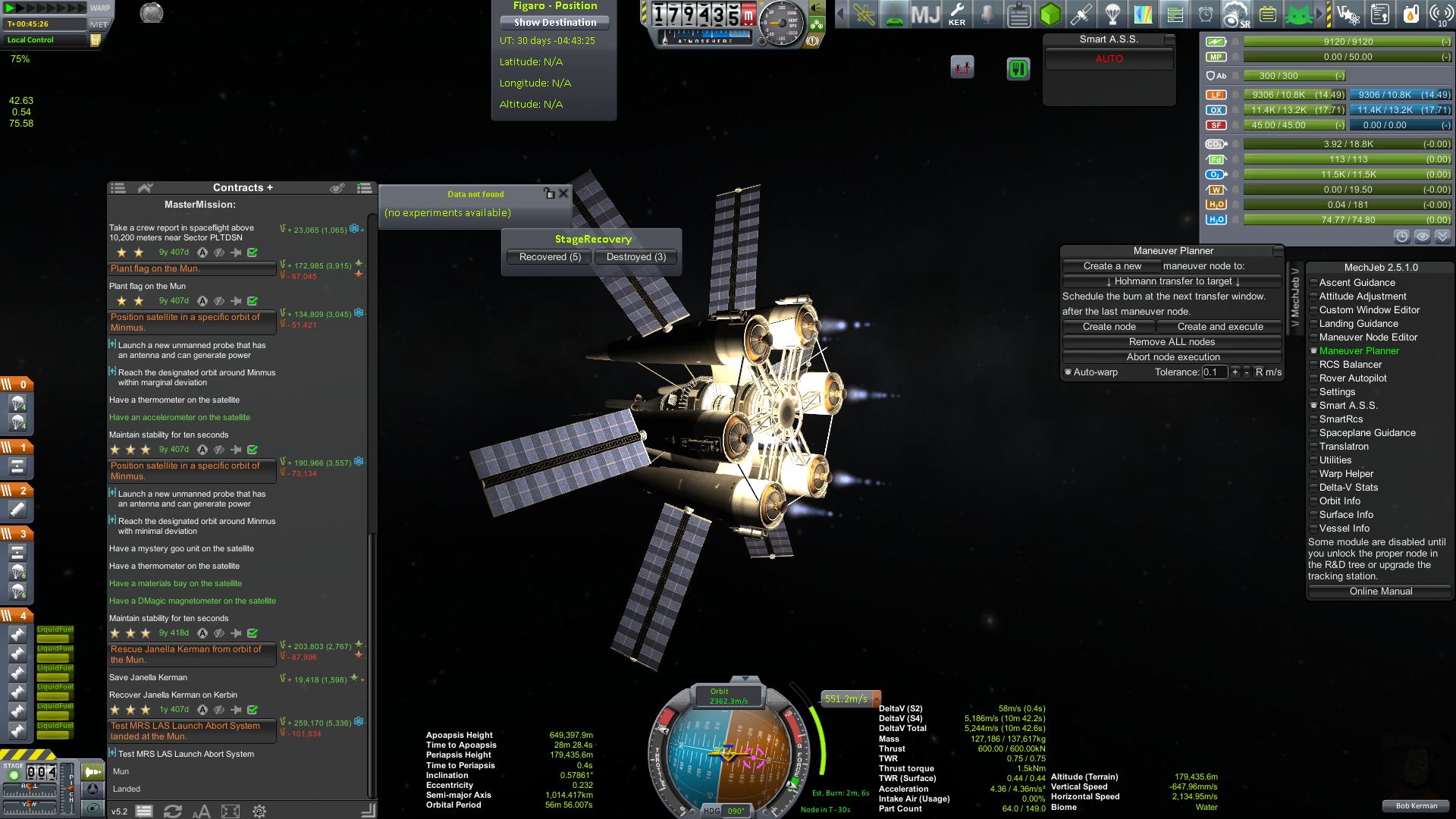Open the Recovered stages list
Image resolution: width=1456 pixels, height=819 pixels.
(x=550, y=257)
